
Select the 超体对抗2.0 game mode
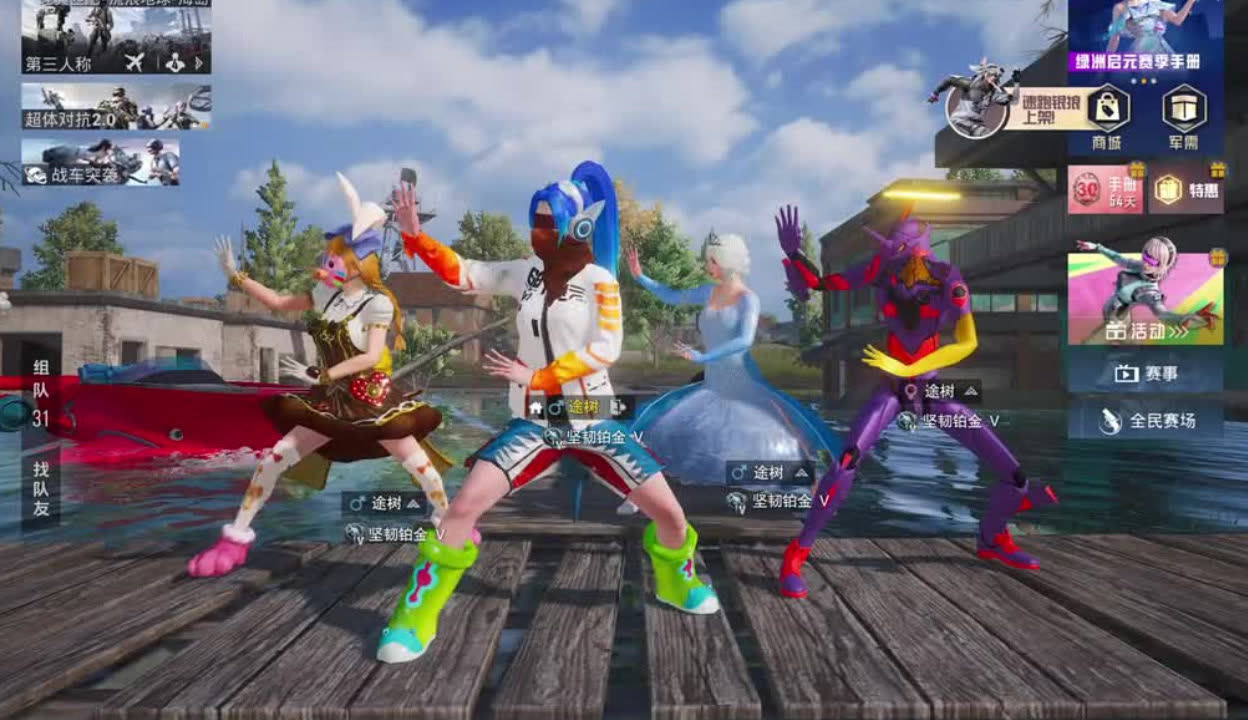[116, 107]
